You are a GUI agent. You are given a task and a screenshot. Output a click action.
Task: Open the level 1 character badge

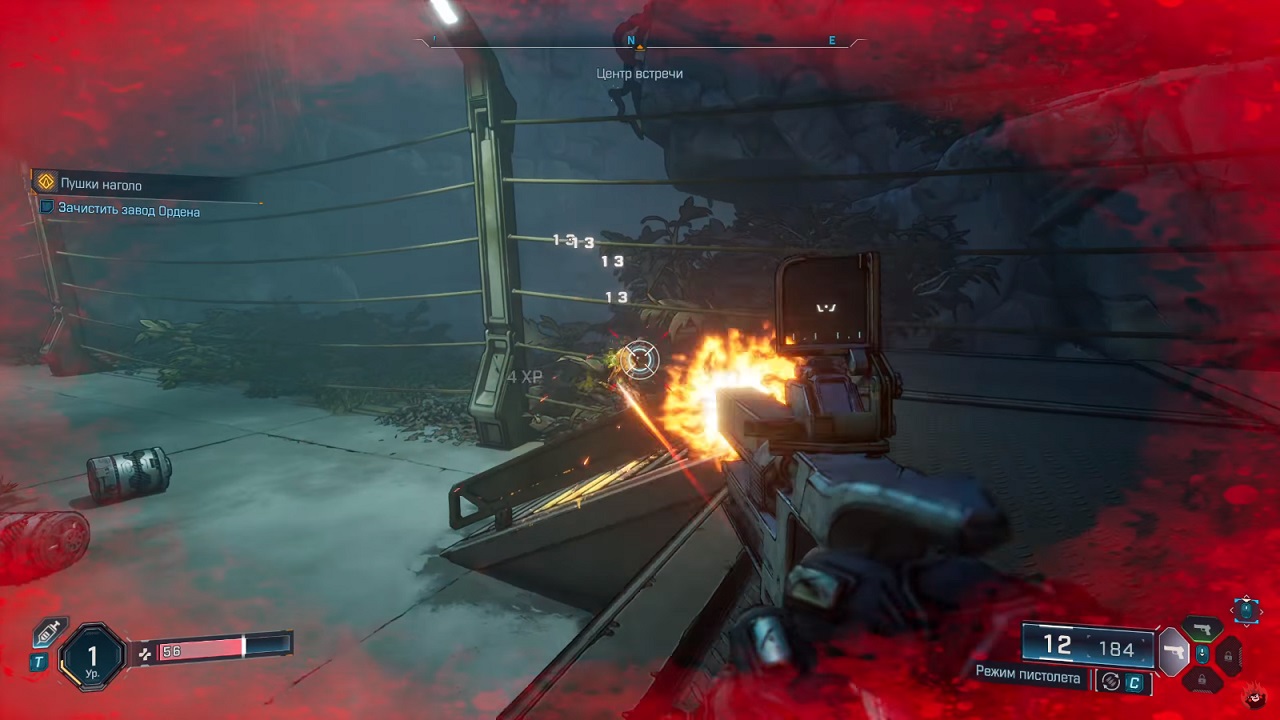click(x=93, y=658)
